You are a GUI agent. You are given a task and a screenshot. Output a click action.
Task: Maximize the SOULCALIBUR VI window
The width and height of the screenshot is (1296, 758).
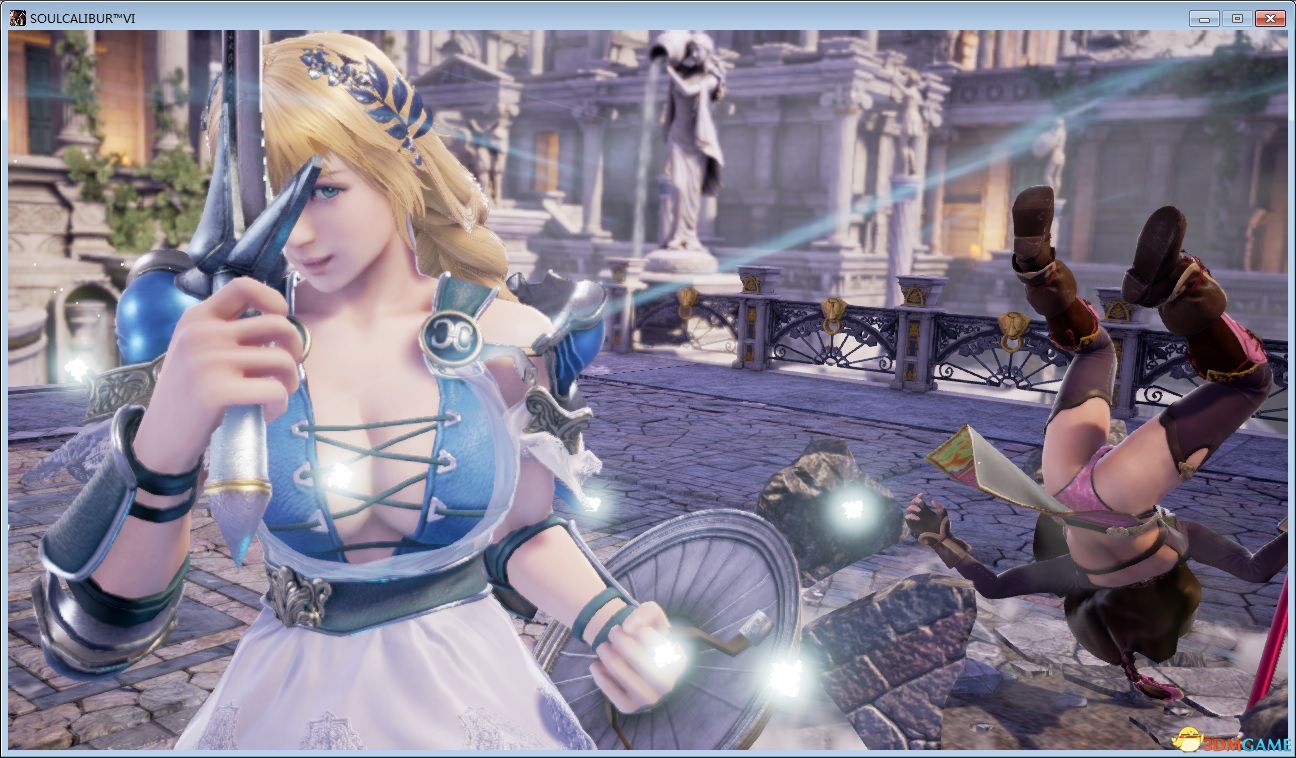coord(1237,19)
